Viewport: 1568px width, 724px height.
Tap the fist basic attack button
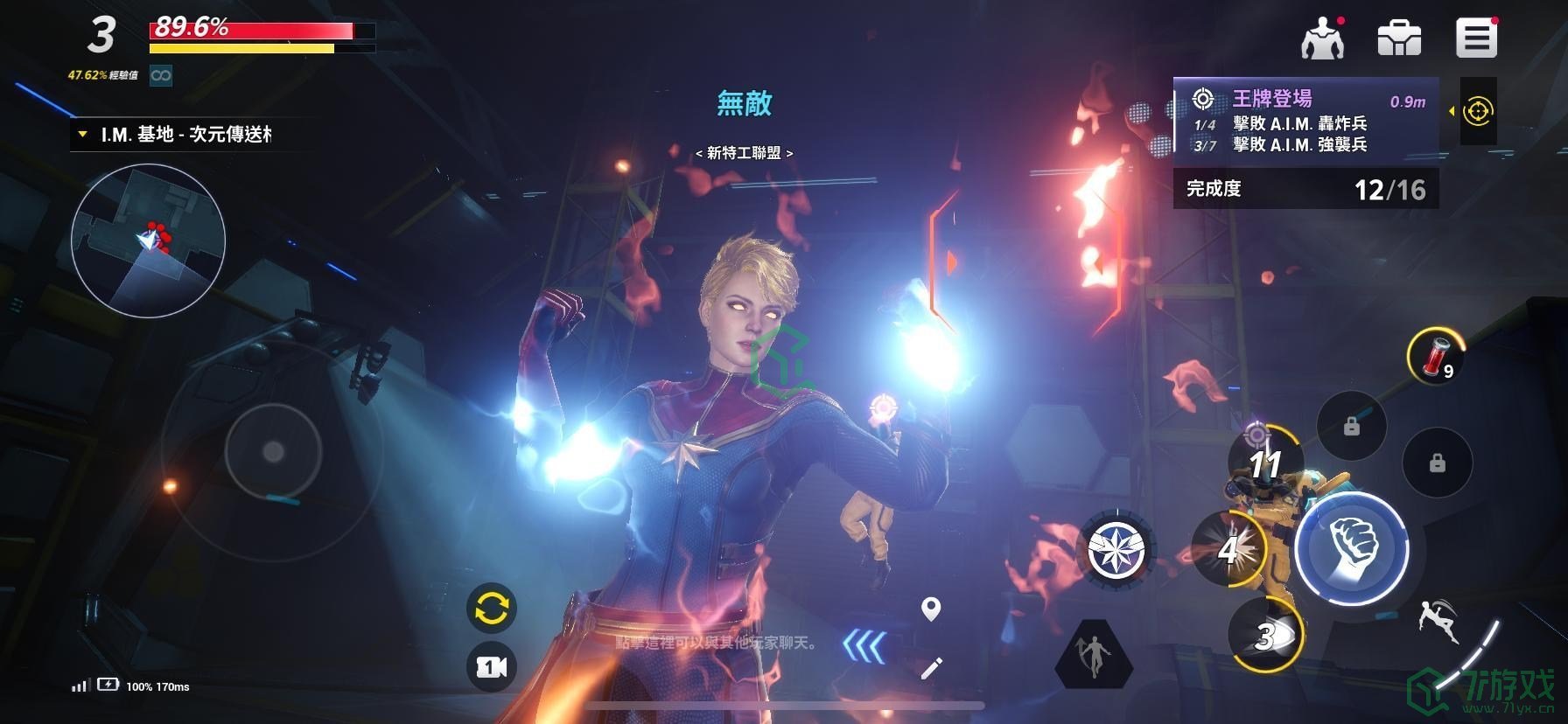pos(1351,548)
